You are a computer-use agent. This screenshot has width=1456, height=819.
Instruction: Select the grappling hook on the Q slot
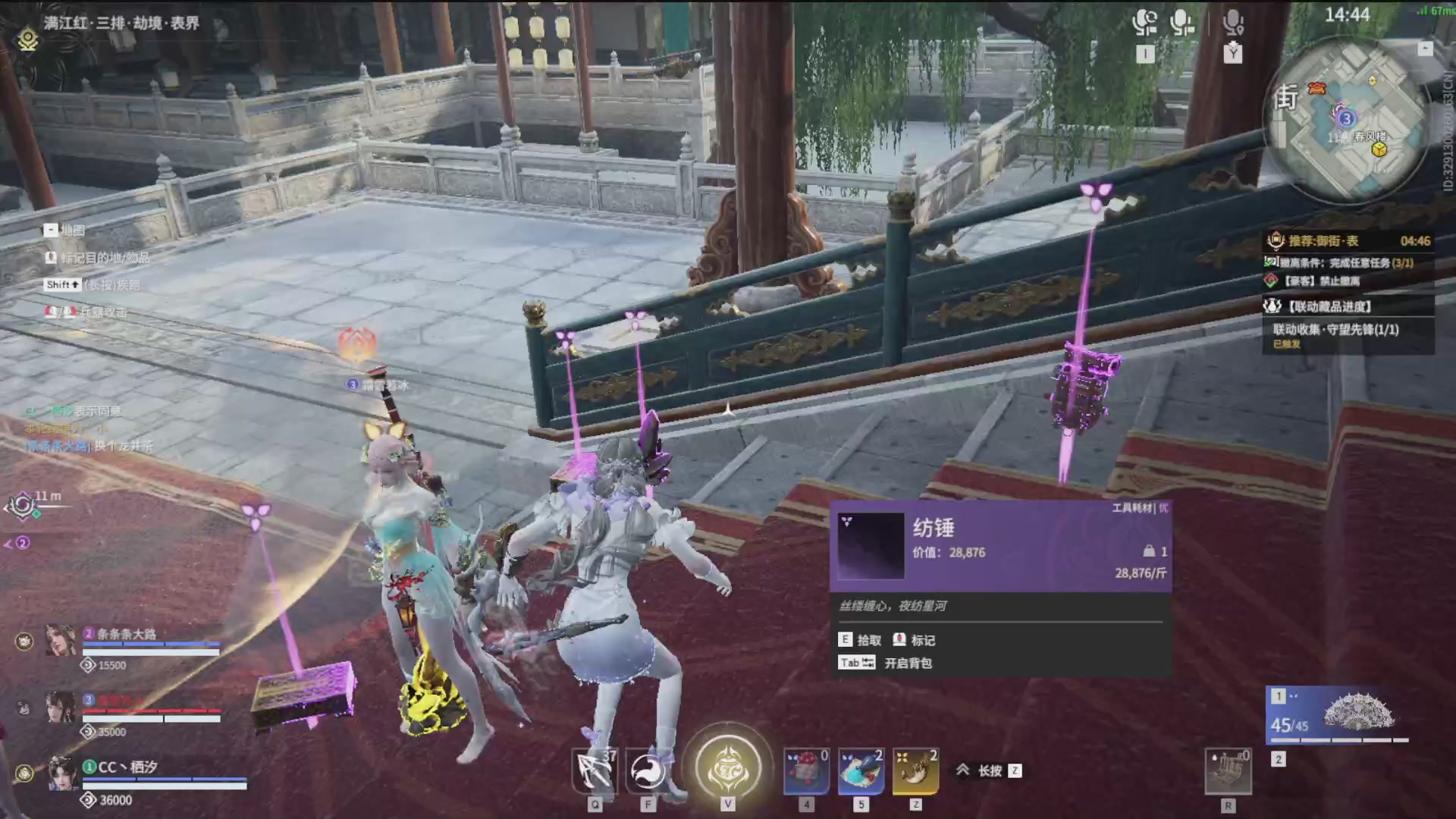(x=595, y=768)
